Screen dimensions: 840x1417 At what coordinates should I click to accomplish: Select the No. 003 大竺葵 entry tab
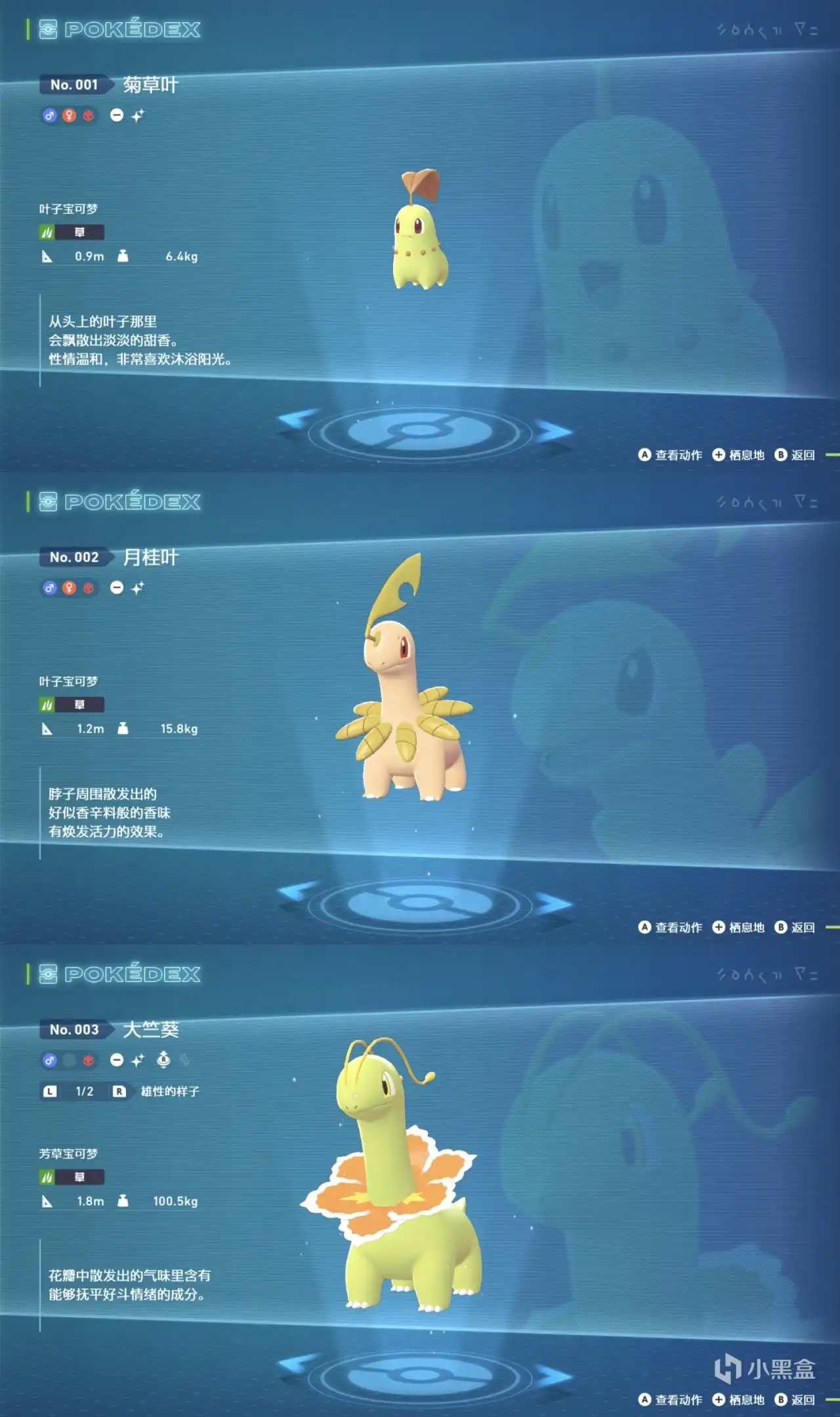75,1030
